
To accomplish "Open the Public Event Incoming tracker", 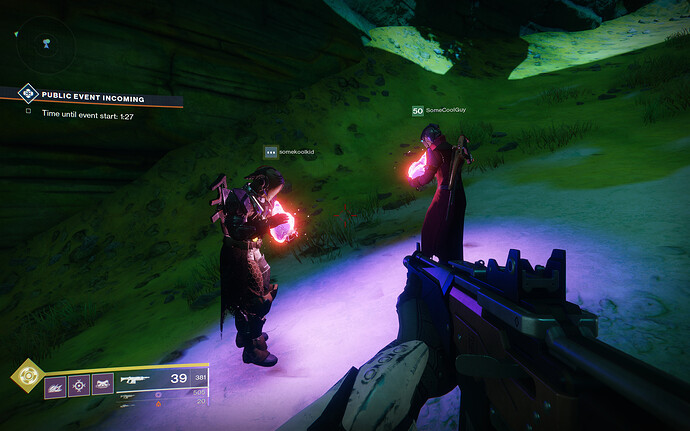I will click(93, 98).
